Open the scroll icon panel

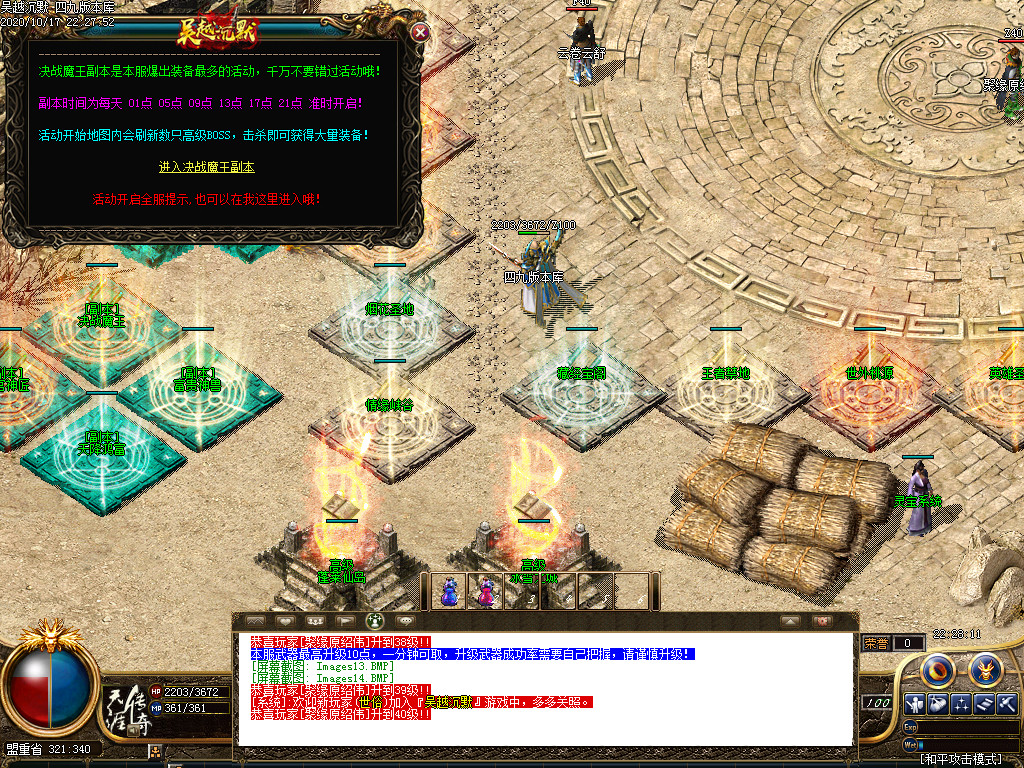pyautogui.click(x=984, y=704)
